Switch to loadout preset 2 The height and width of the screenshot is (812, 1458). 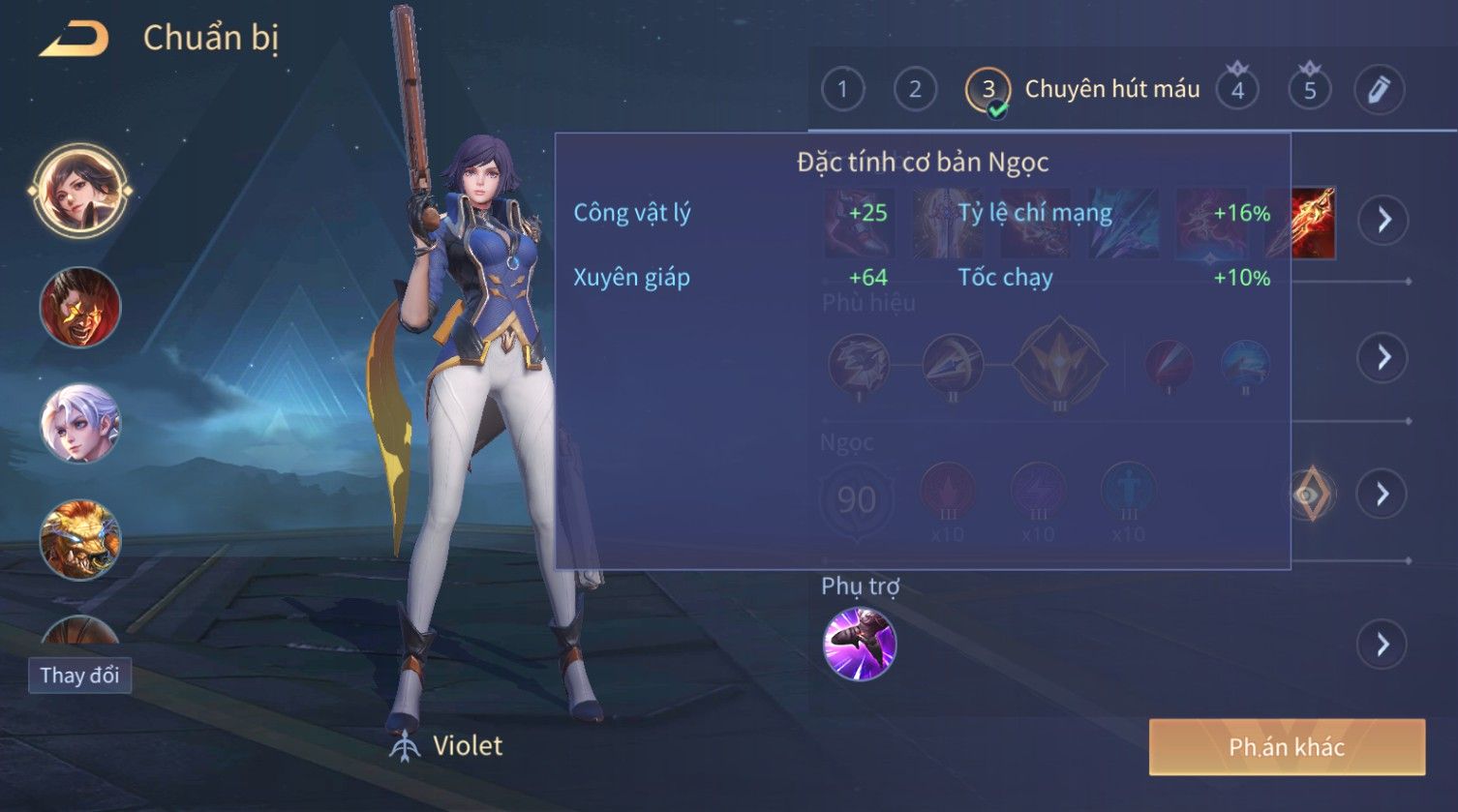pos(915,90)
